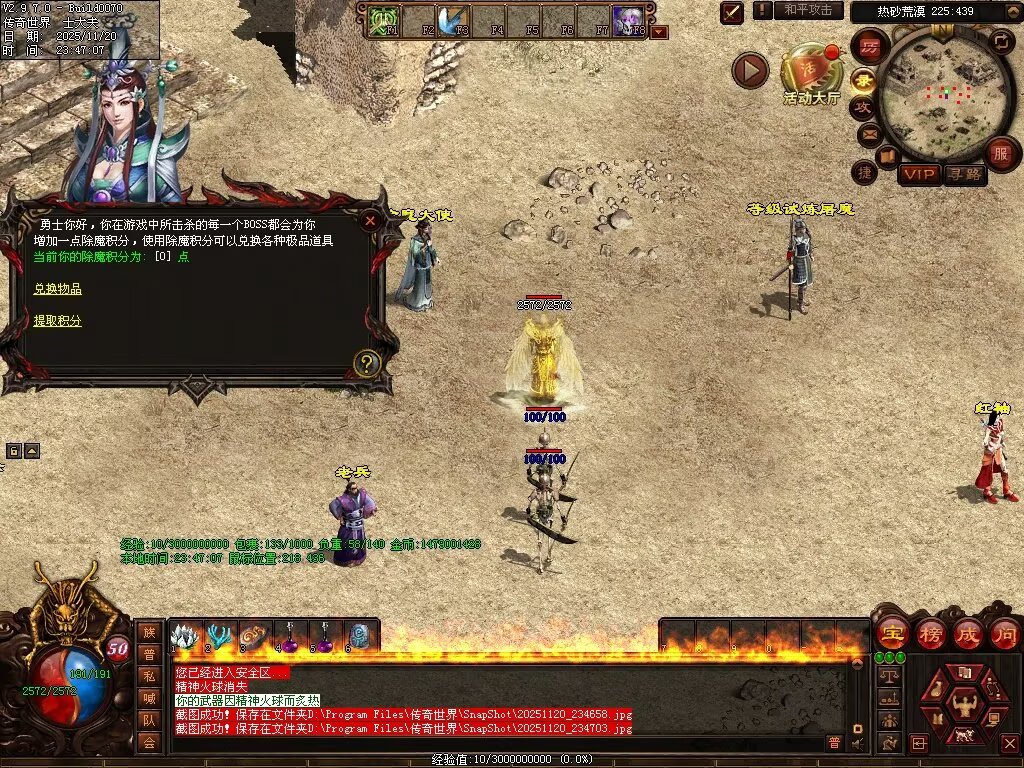This screenshot has width=1024, height=768.
Task: Click the round 服 button beside the minimap
Action: pos(1000,153)
